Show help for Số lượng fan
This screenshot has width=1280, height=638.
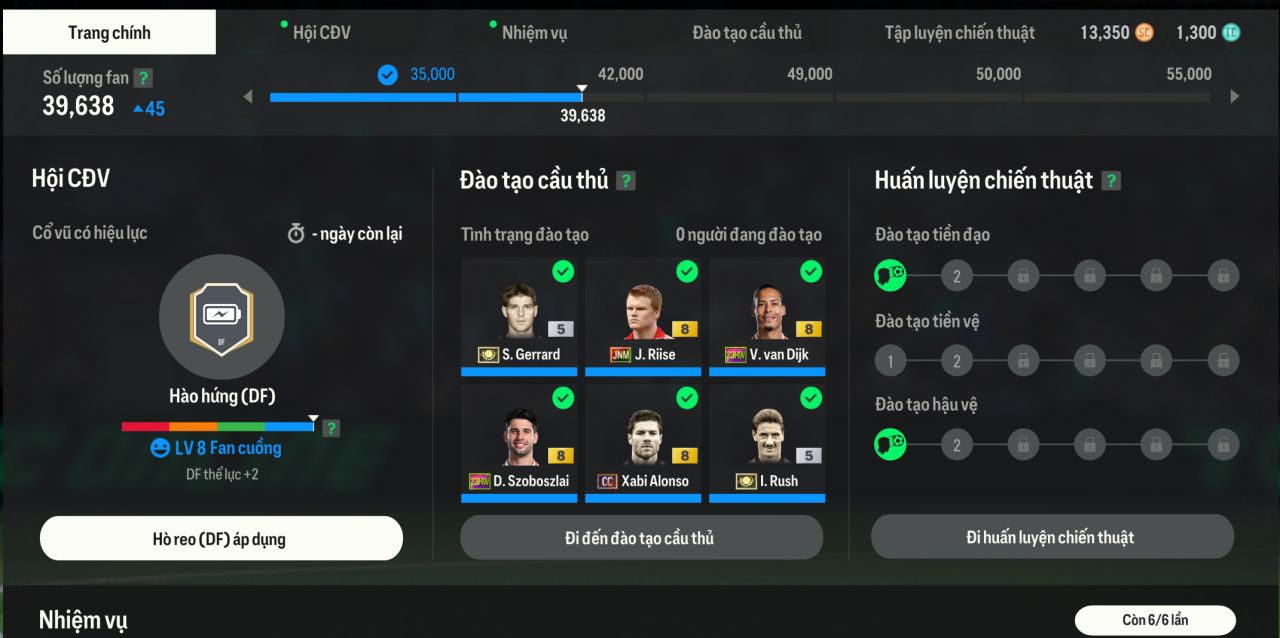click(x=144, y=78)
